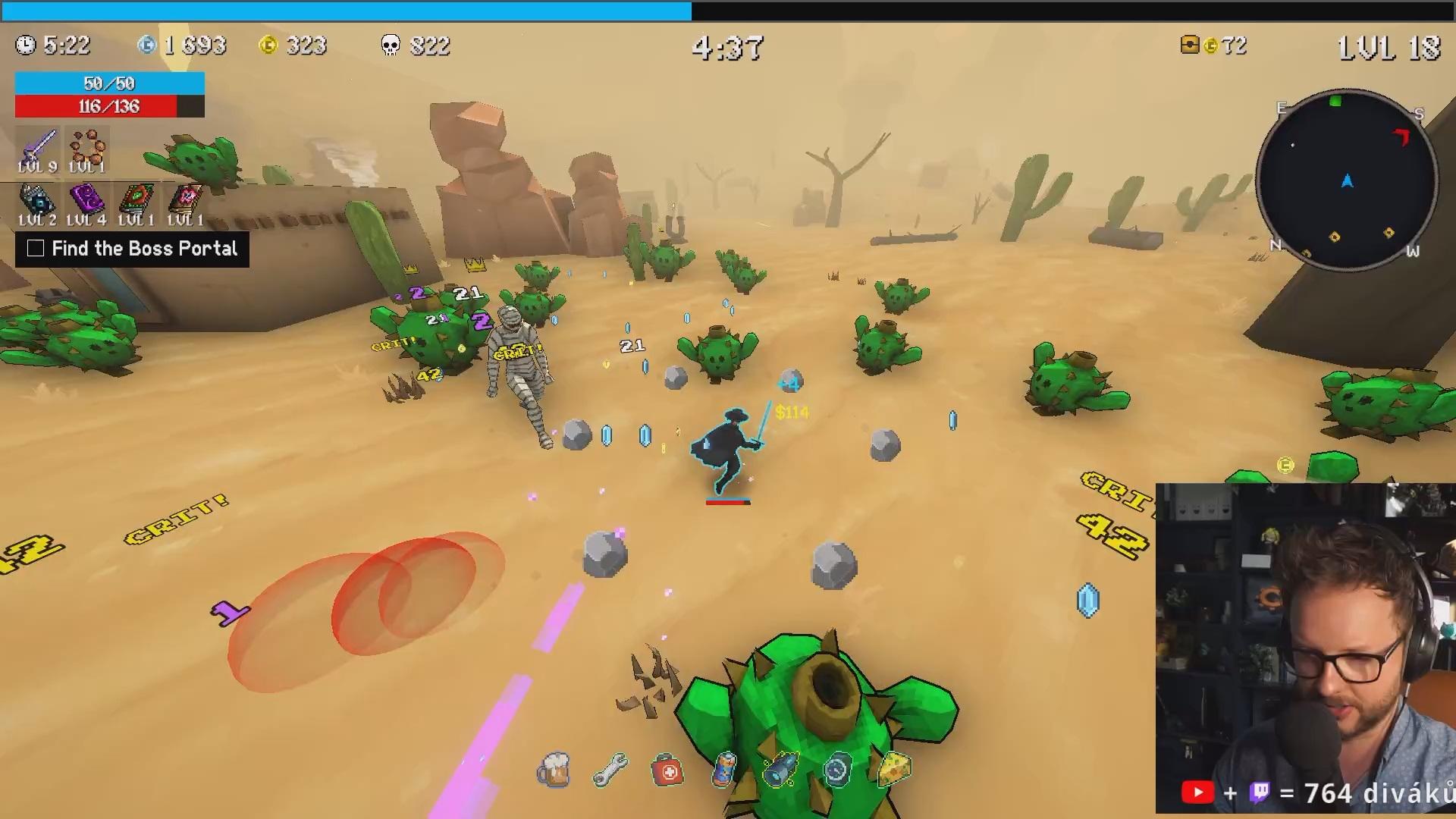Screen dimensions: 1456x819
Task: Select the sword weapon icon
Action: 38,145
